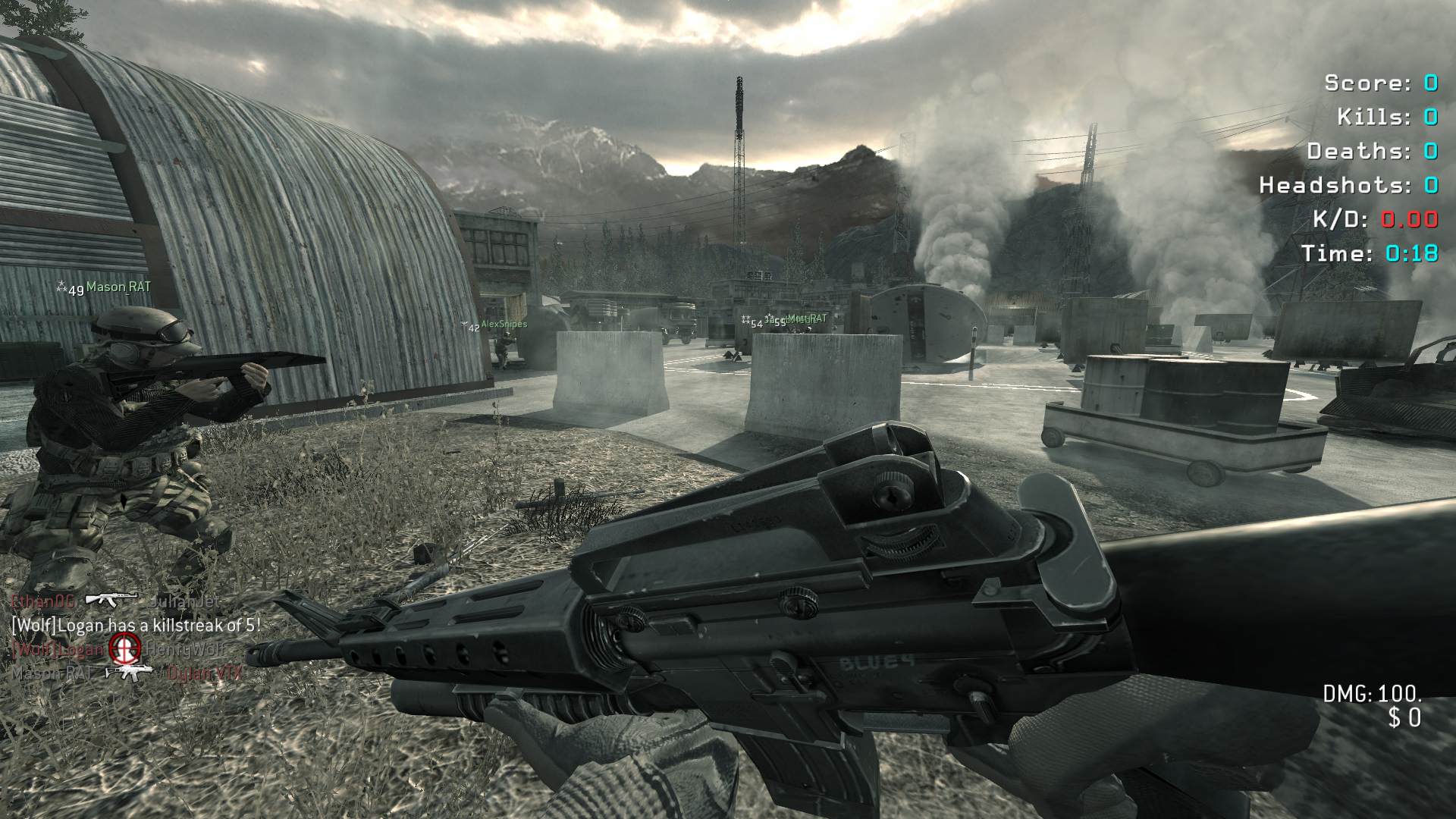Select the Mason RAT teammate name tag
This screenshot has height=819, width=1456.
(x=118, y=287)
